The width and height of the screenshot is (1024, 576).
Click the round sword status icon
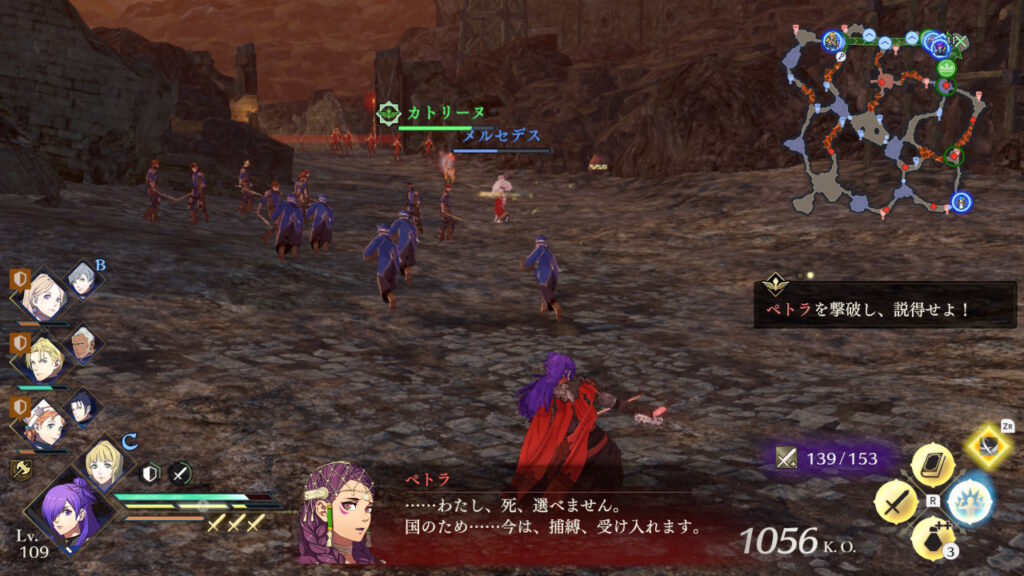click(180, 473)
